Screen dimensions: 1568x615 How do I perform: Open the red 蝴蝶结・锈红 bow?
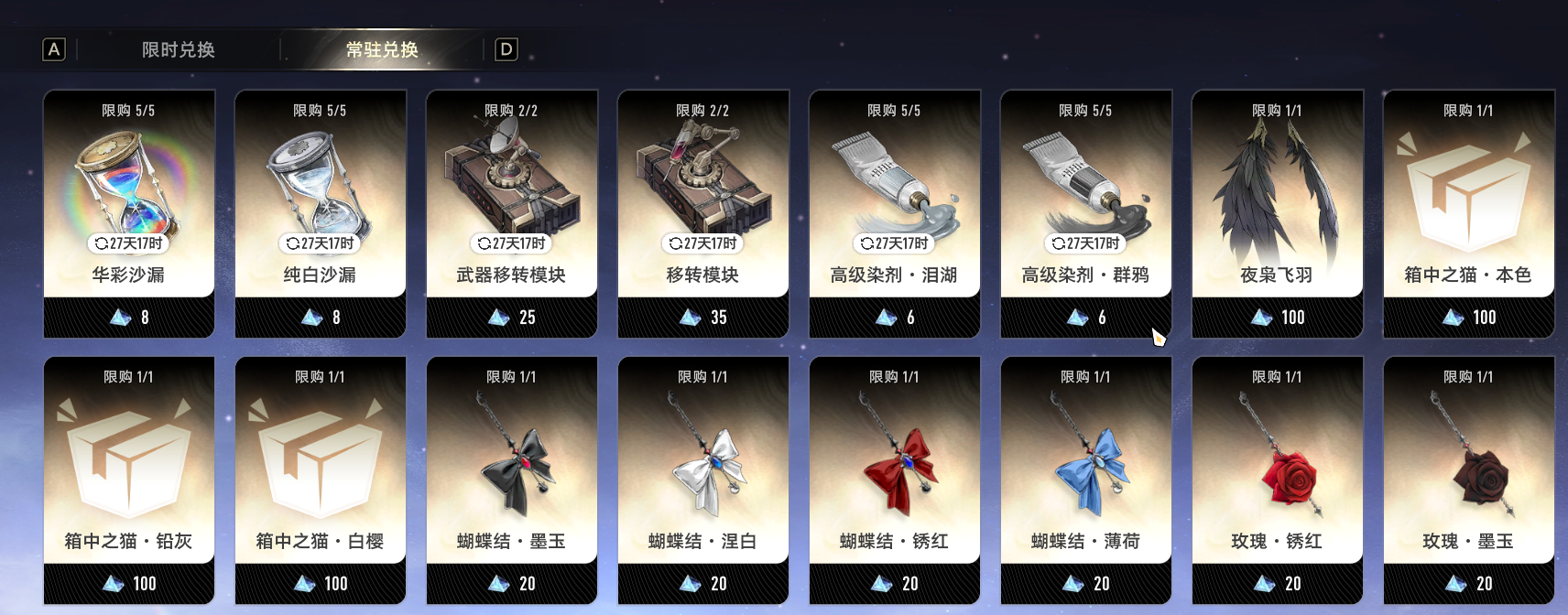pyautogui.click(x=895, y=468)
